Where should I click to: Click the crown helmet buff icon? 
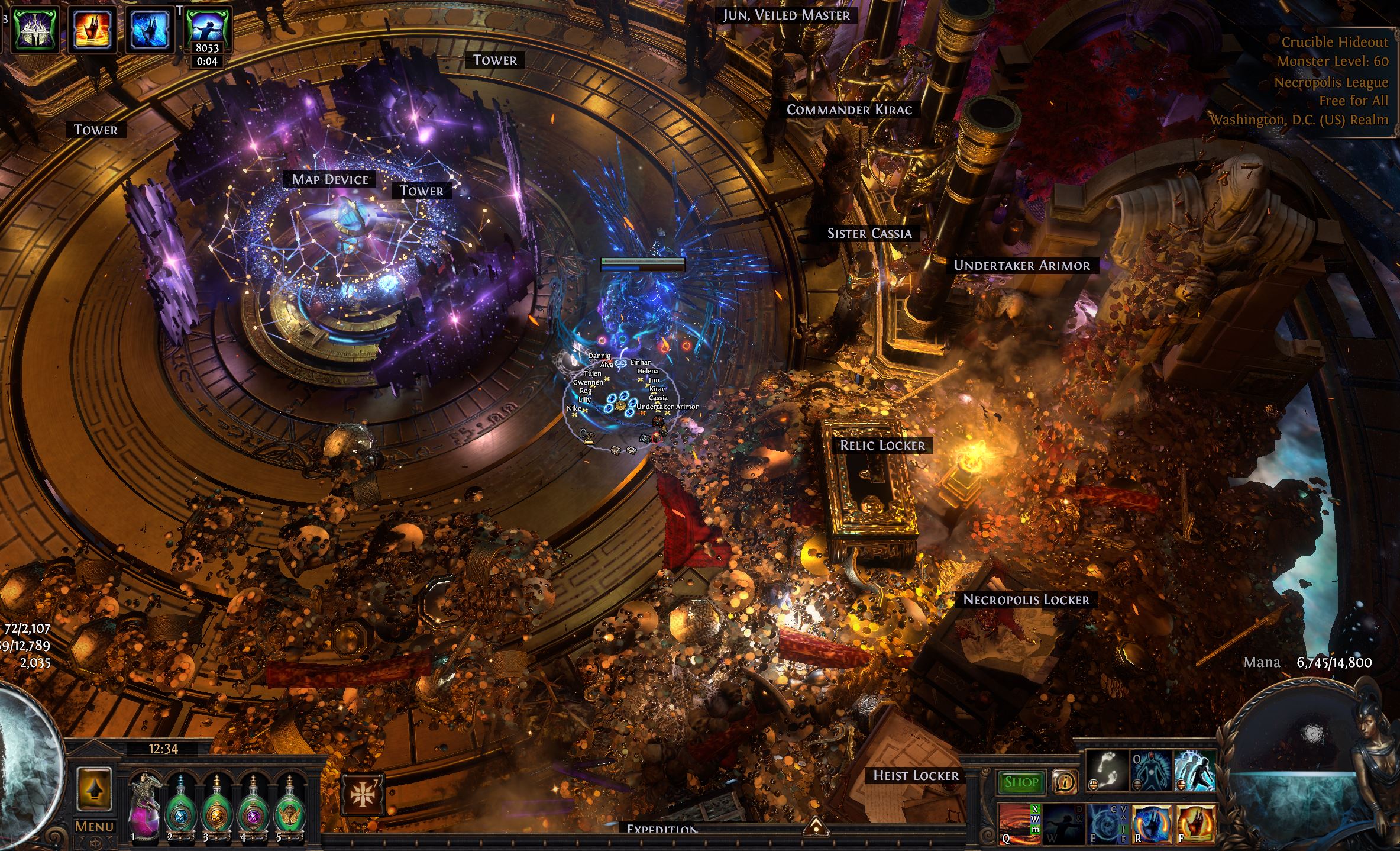(34, 28)
